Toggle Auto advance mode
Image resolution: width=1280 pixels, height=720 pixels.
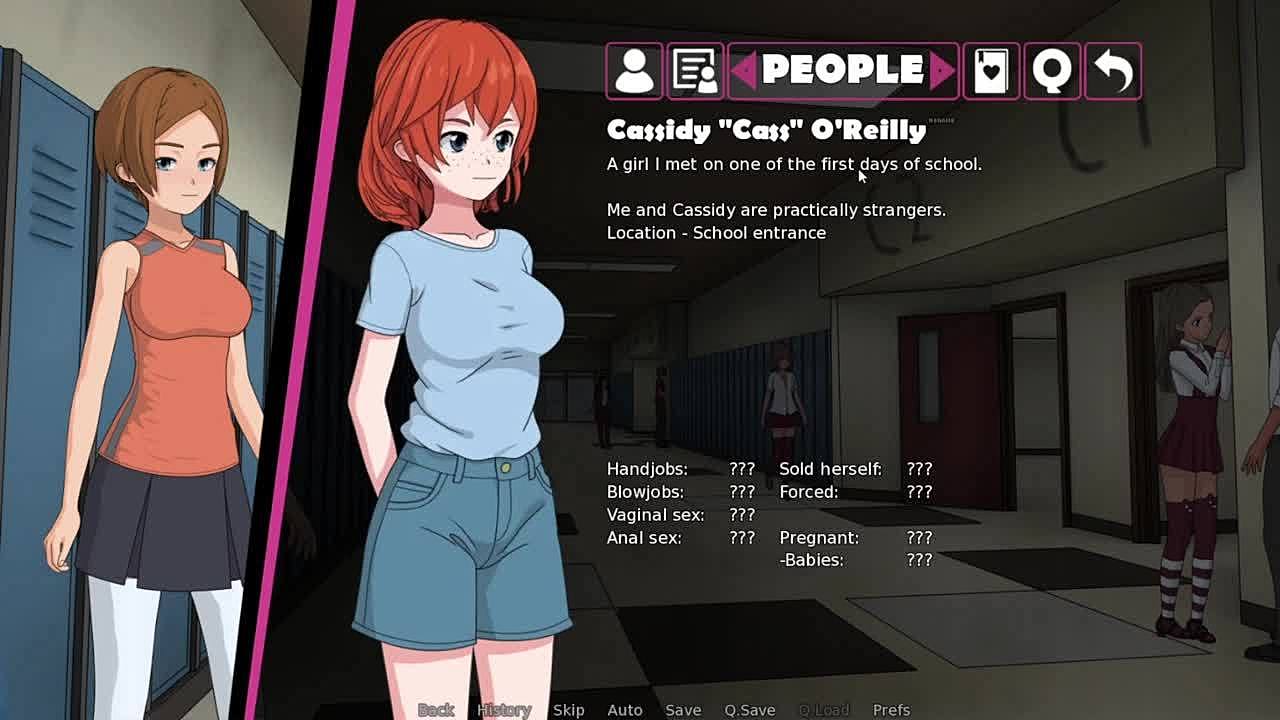click(625, 710)
